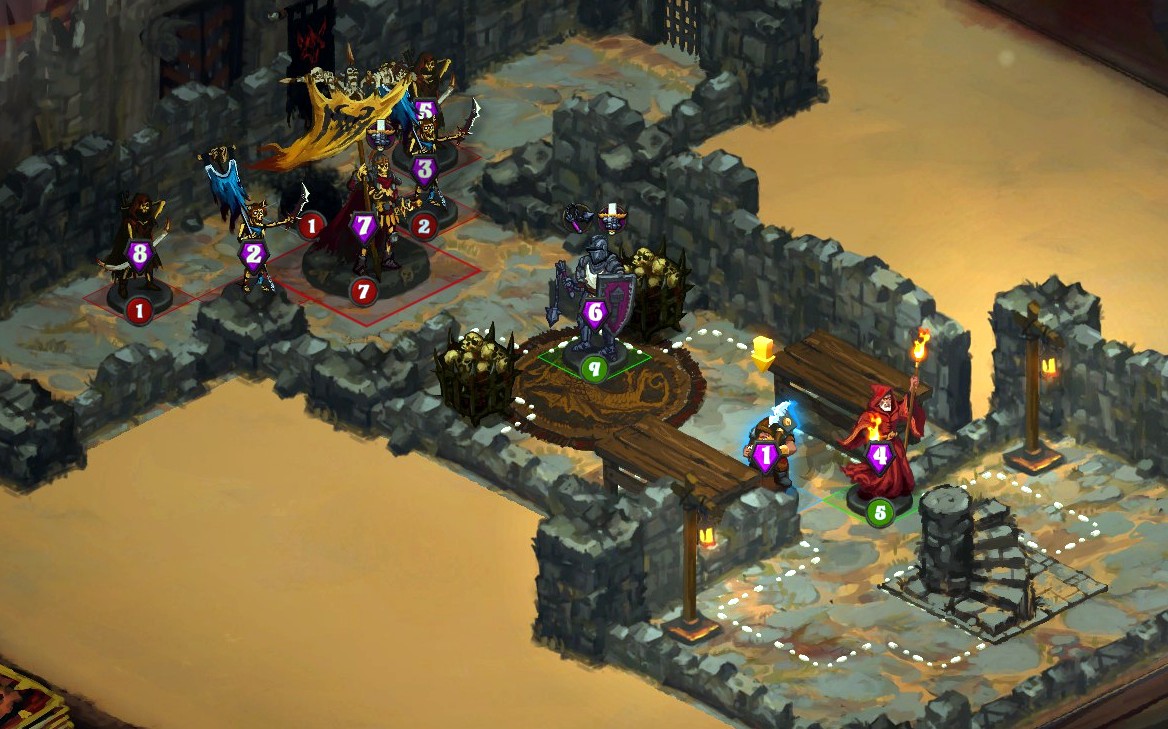1168x729 pixels.
Task: Select the armored knight with the shield
Action: [x=594, y=300]
